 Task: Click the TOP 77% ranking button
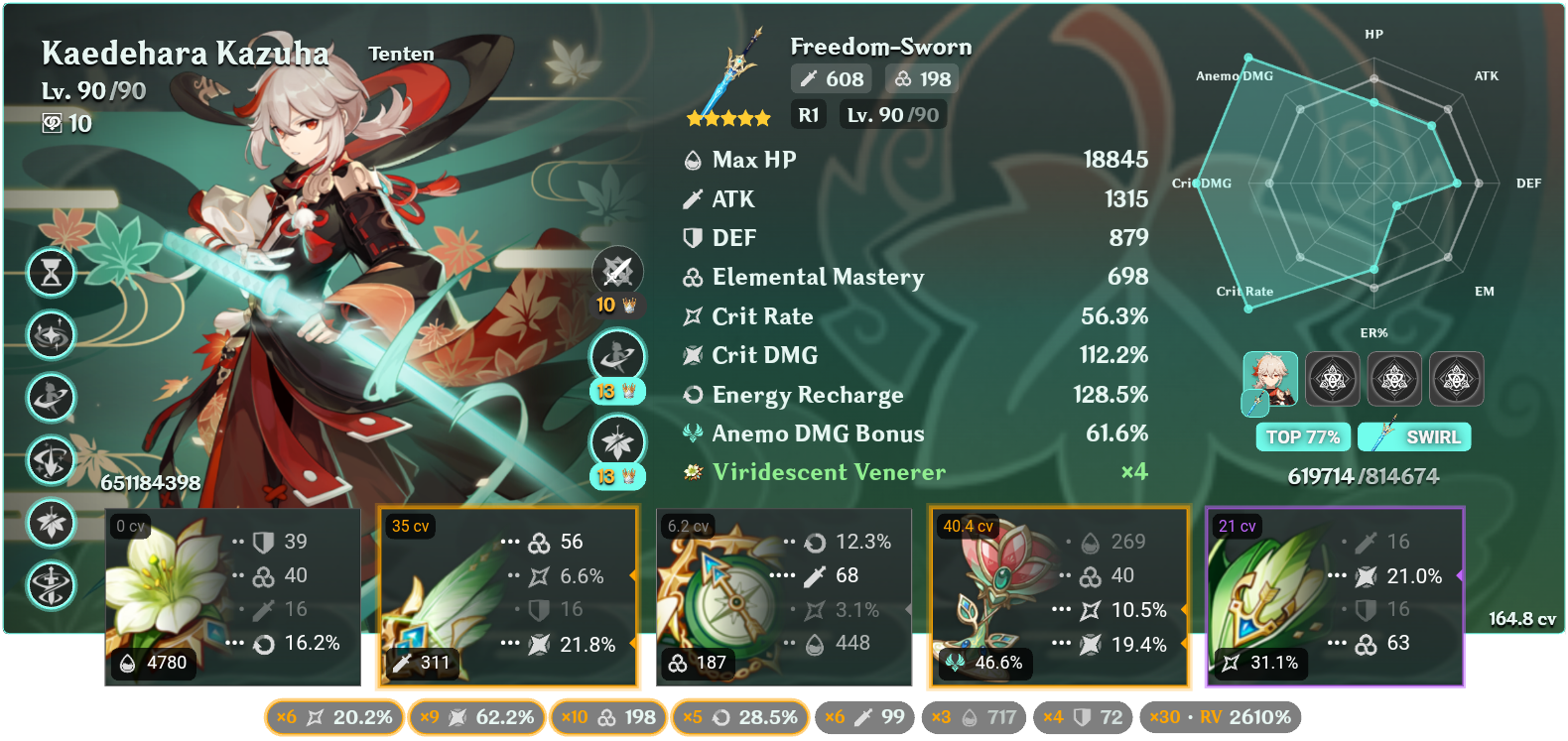1303,436
